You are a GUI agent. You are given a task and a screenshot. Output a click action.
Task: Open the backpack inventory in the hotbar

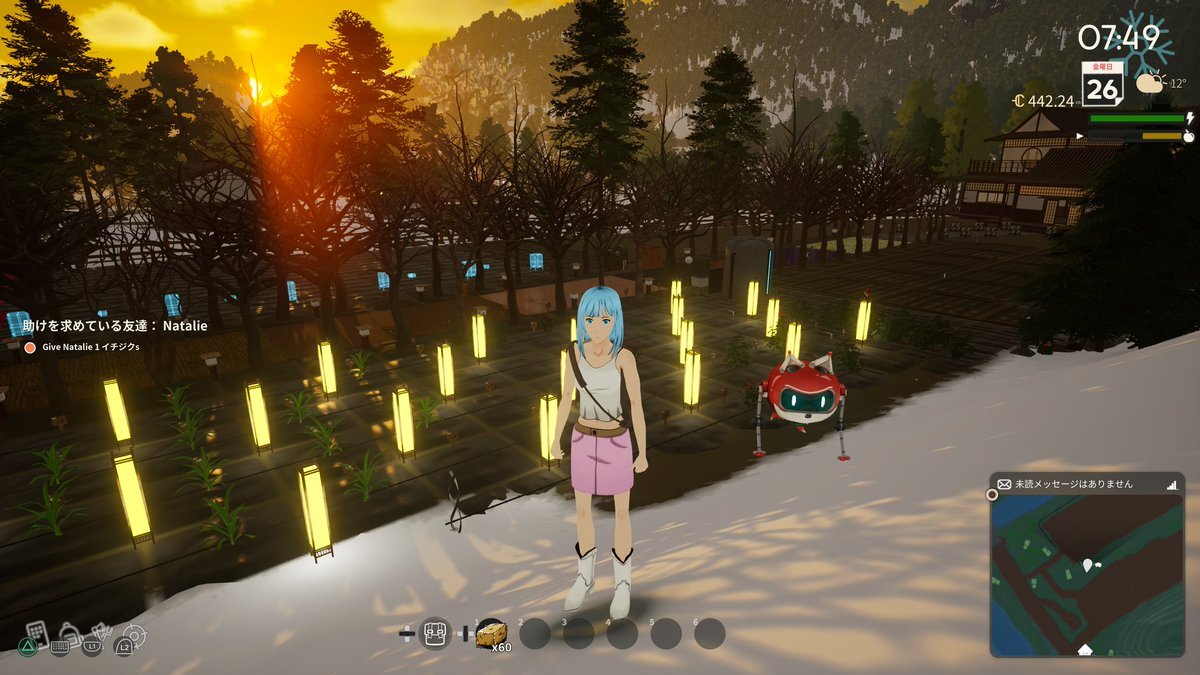click(435, 632)
